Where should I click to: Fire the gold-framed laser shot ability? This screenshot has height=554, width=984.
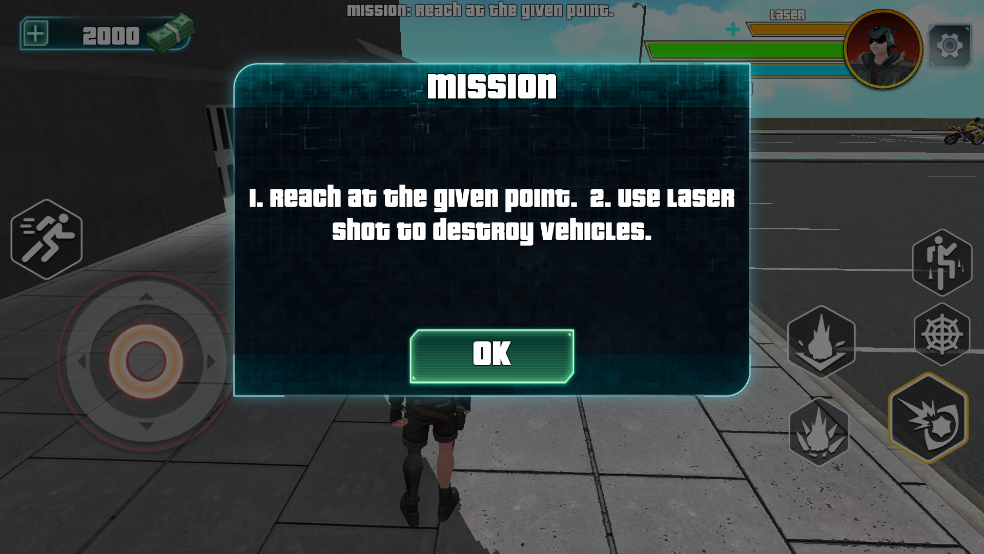[x=927, y=418]
